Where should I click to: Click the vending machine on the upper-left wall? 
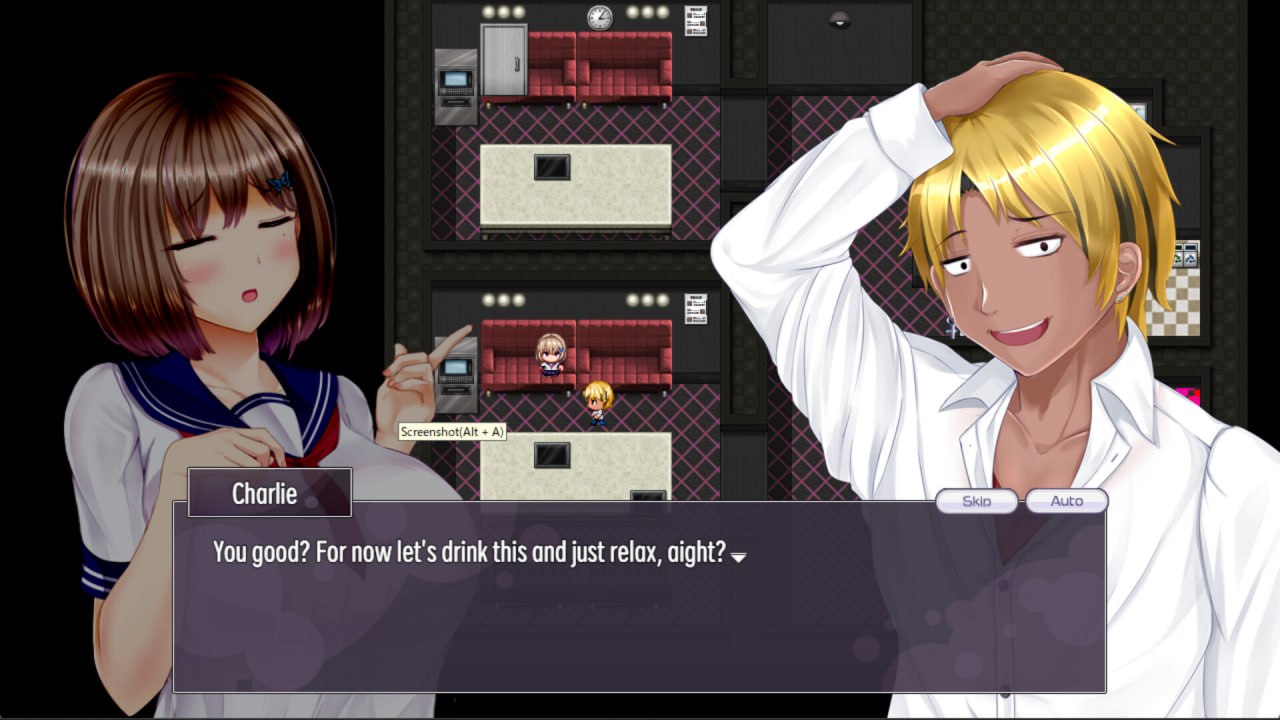[x=456, y=85]
